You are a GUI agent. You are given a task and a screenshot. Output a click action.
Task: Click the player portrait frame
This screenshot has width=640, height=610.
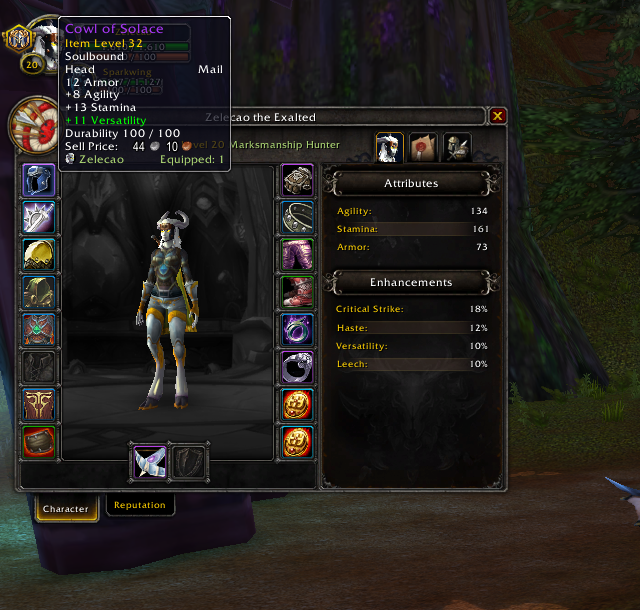tap(37, 123)
